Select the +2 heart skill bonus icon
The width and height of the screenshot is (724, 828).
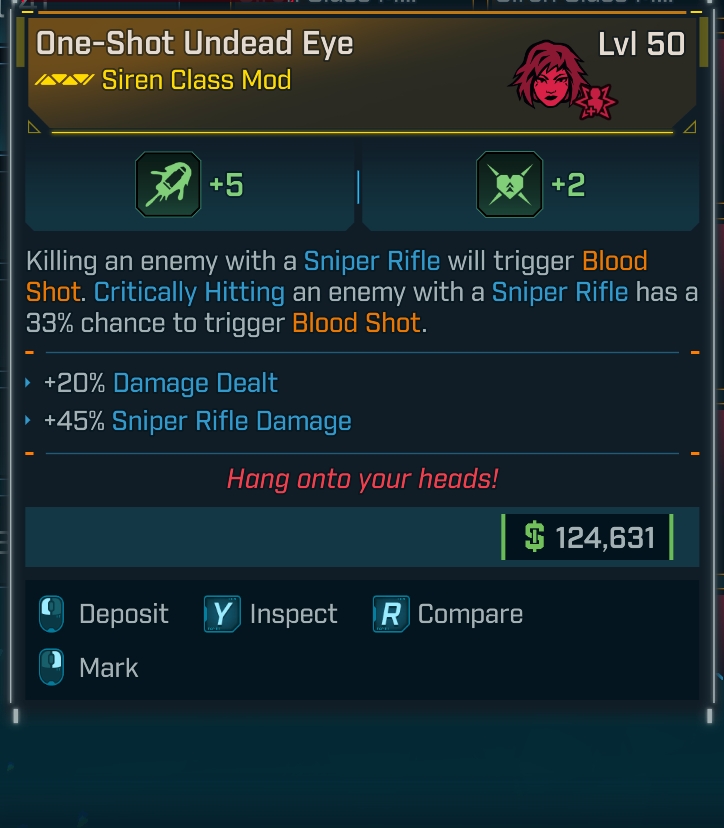click(x=510, y=185)
